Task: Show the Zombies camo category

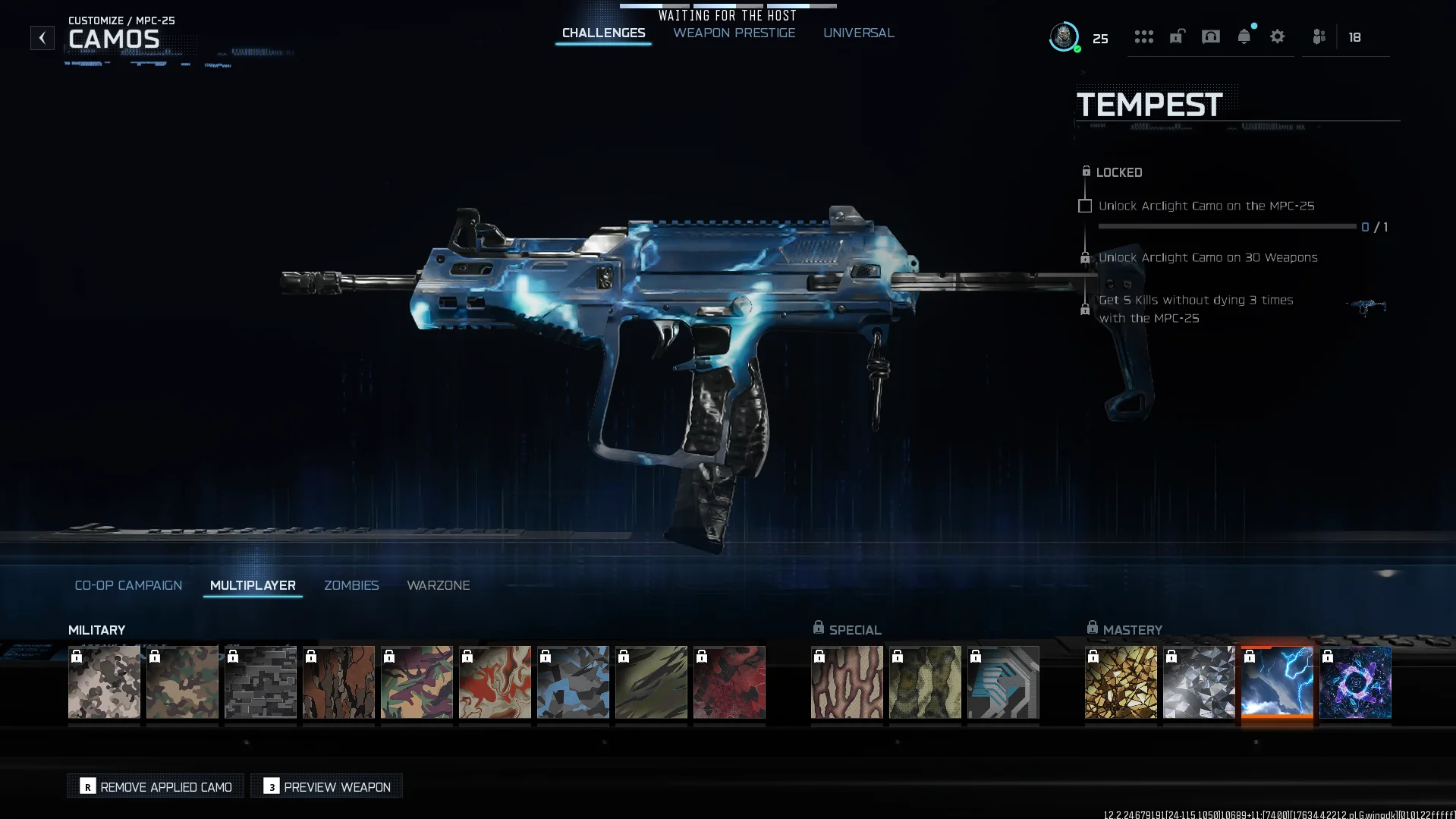Action: pyautogui.click(x=351, y=585)
